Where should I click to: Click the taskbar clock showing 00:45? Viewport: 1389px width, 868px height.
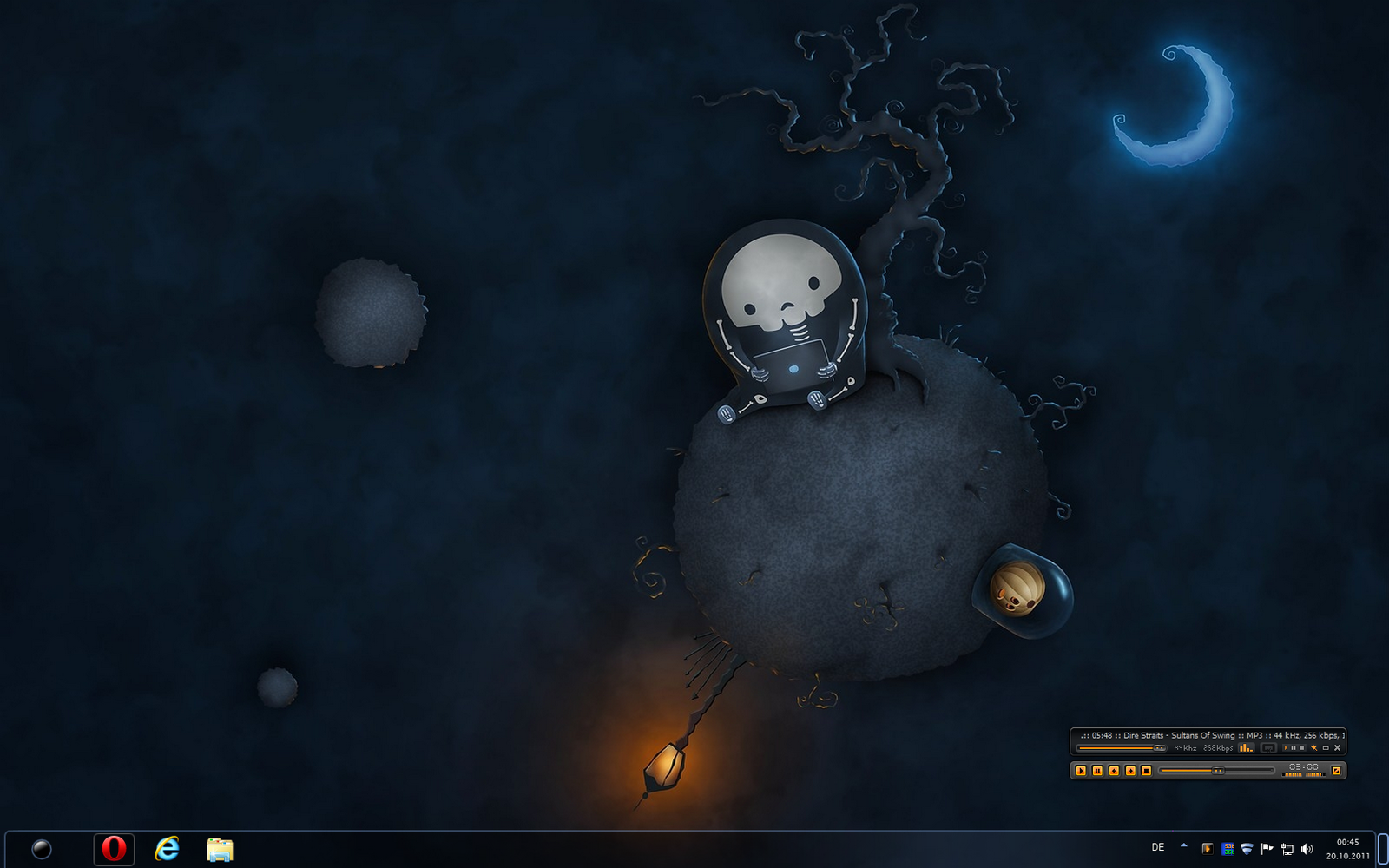[1347, 849]
